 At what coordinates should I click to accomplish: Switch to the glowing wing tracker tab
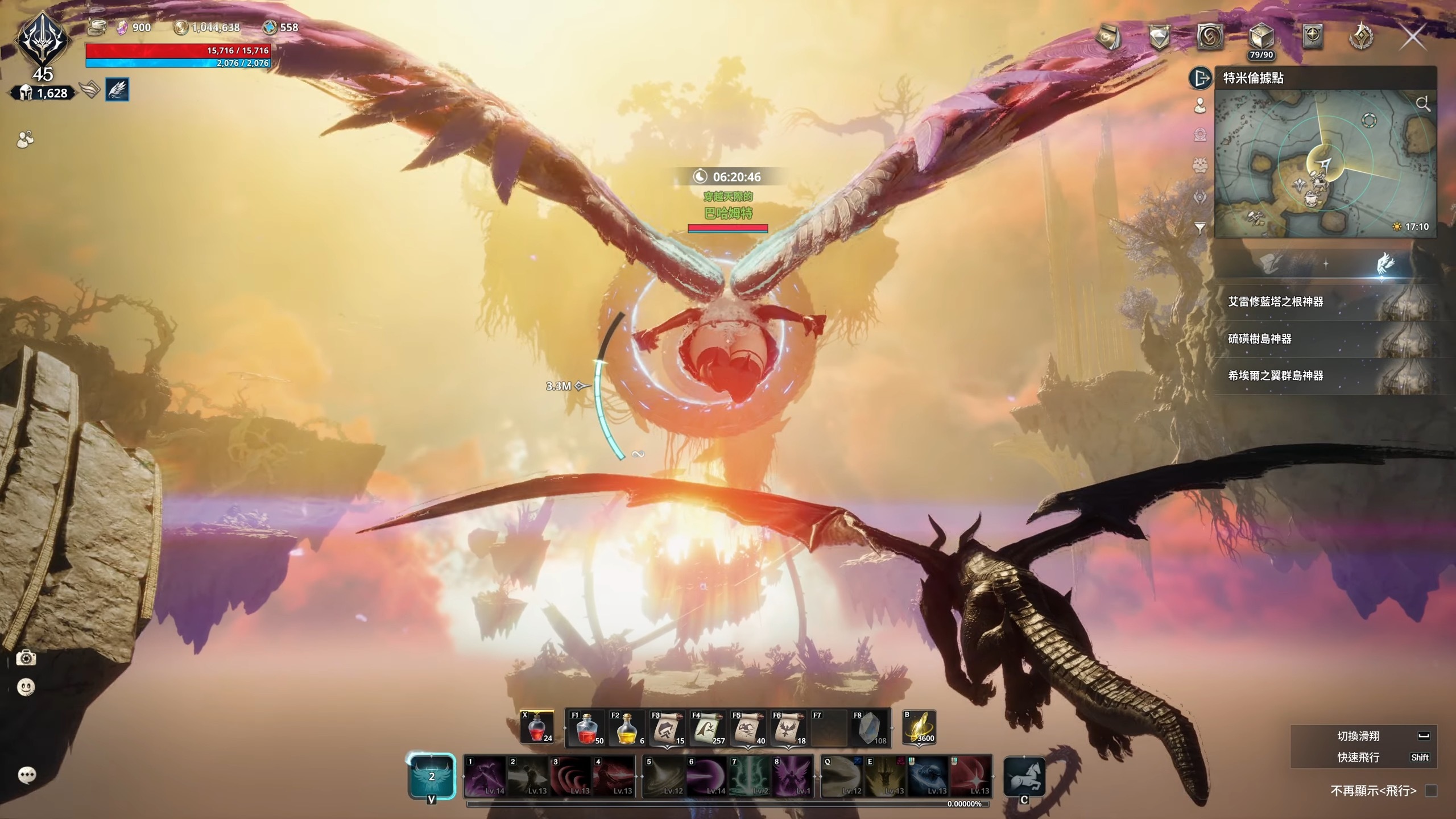point(1384,264)
